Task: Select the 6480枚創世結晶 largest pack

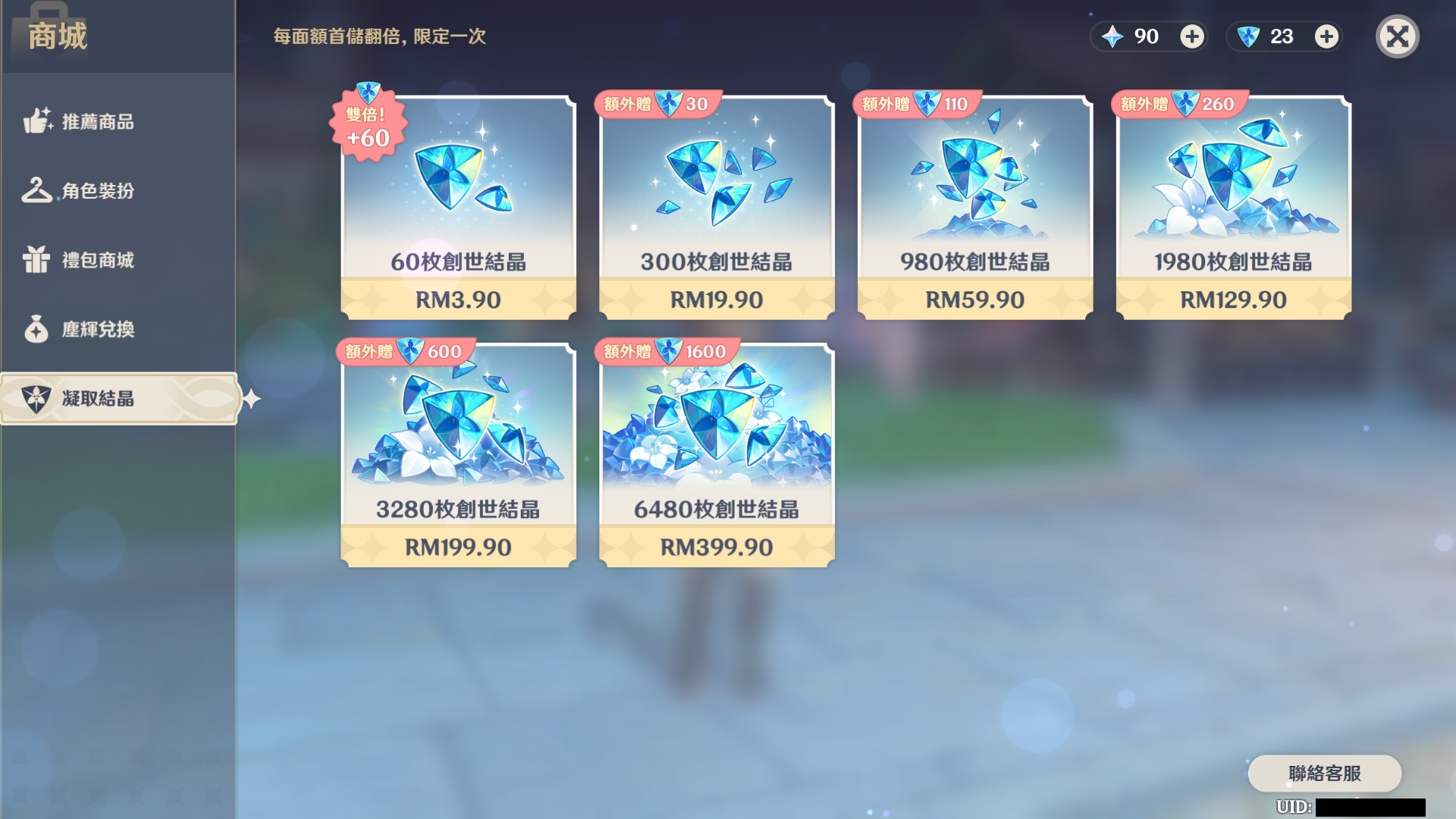Action: [716, 451]
